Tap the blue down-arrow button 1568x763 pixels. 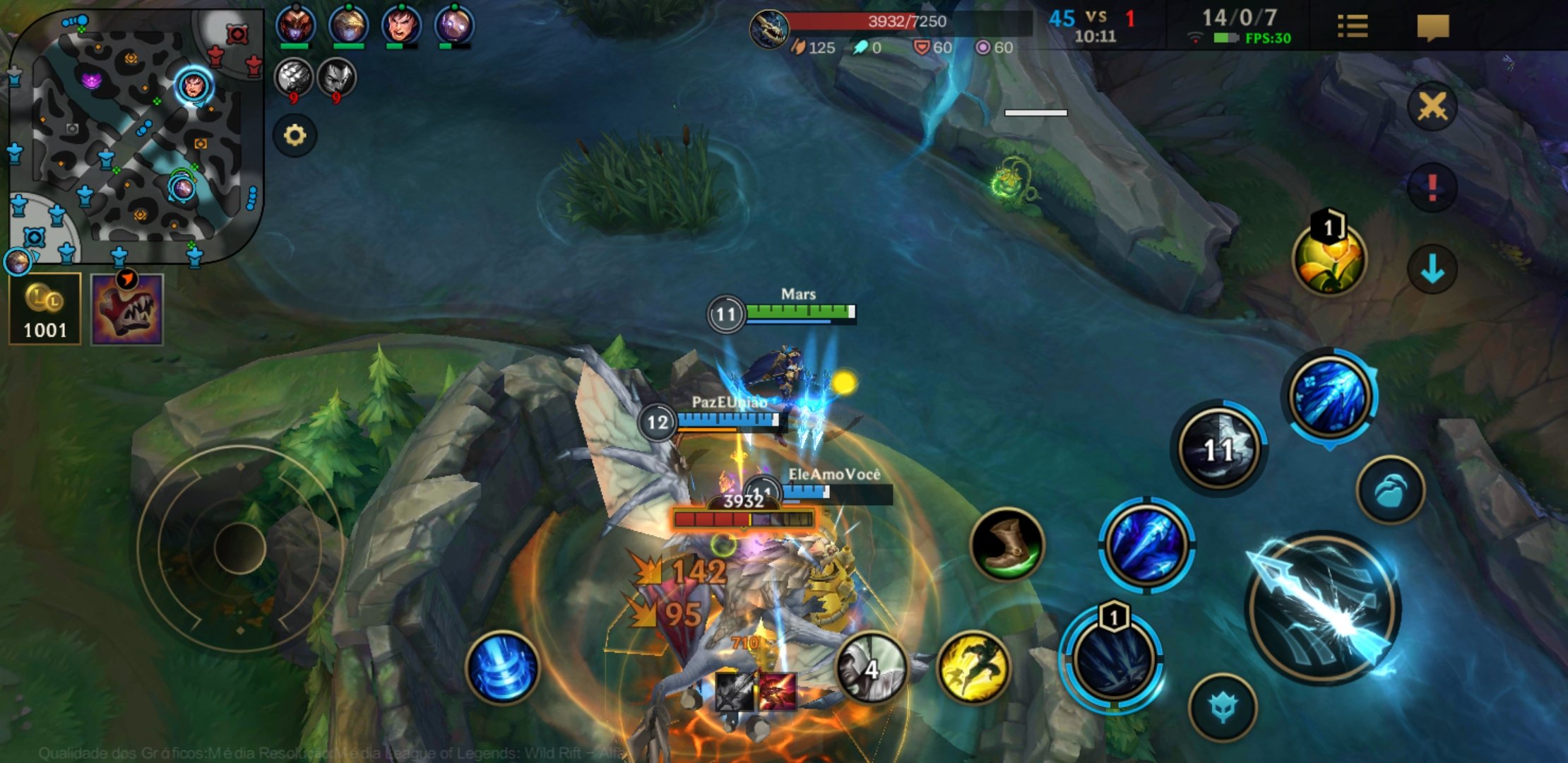(1432, 269)
